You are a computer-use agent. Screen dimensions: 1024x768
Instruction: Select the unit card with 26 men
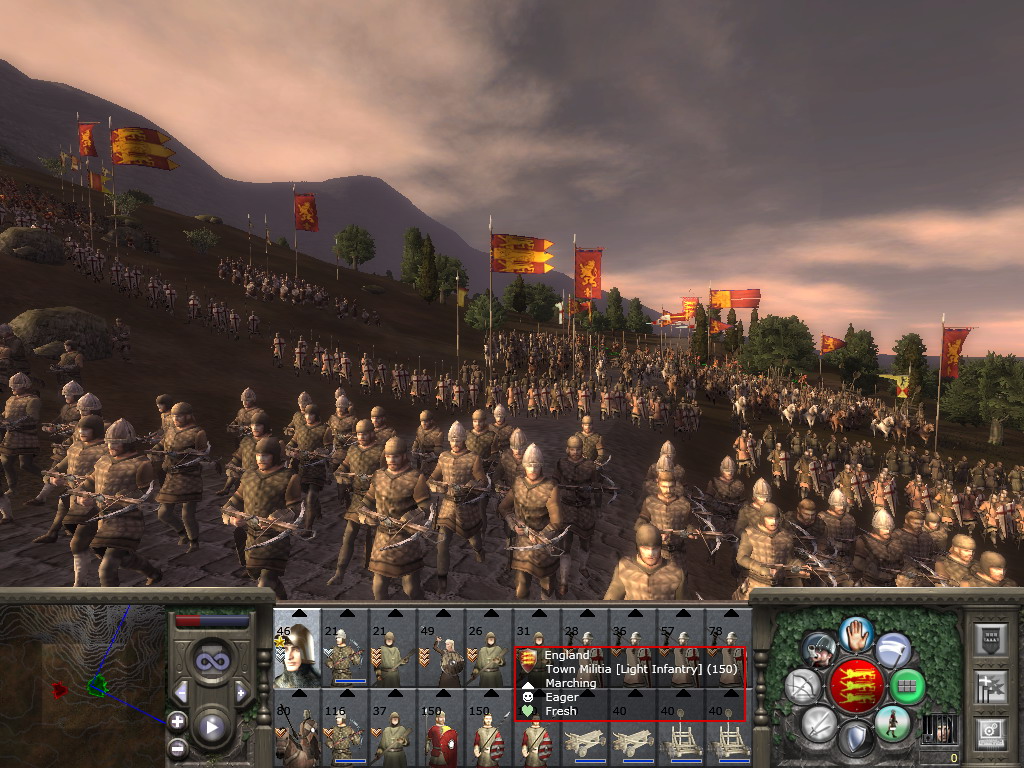488,647
